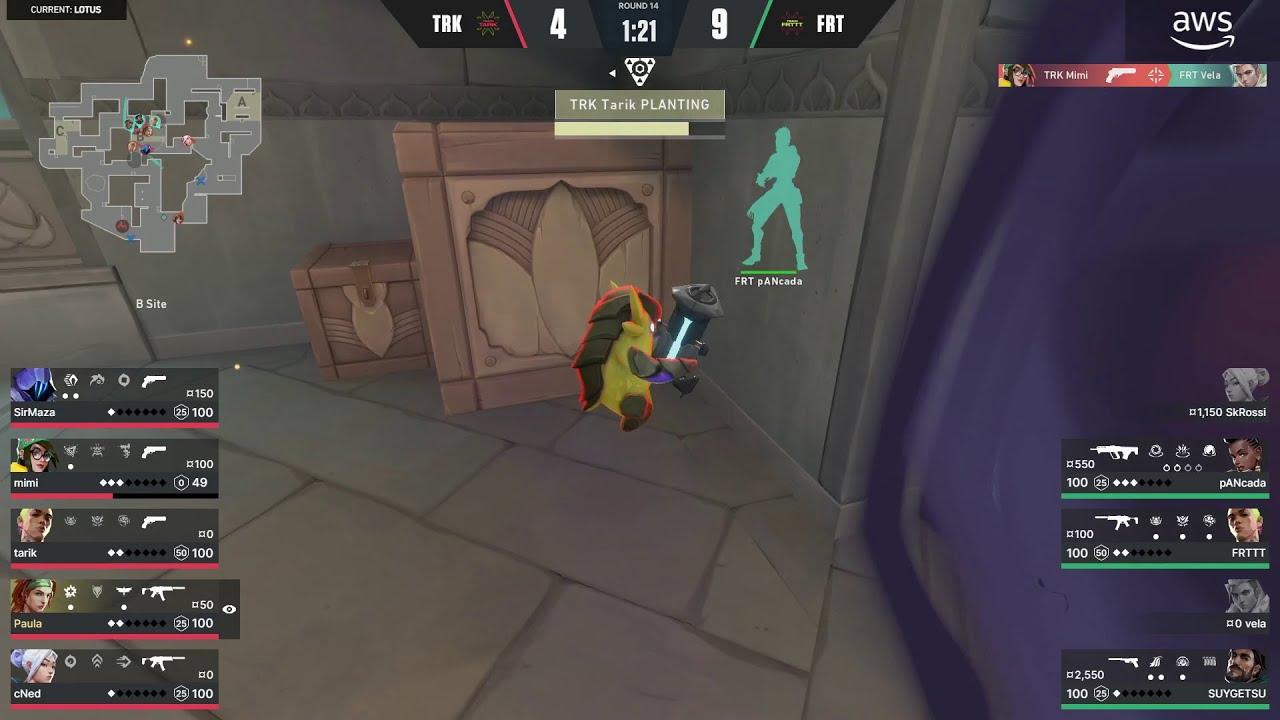
Task: Click SUYGETSU's Sheriff pistol icon
Action: (x=1124, y=662)
